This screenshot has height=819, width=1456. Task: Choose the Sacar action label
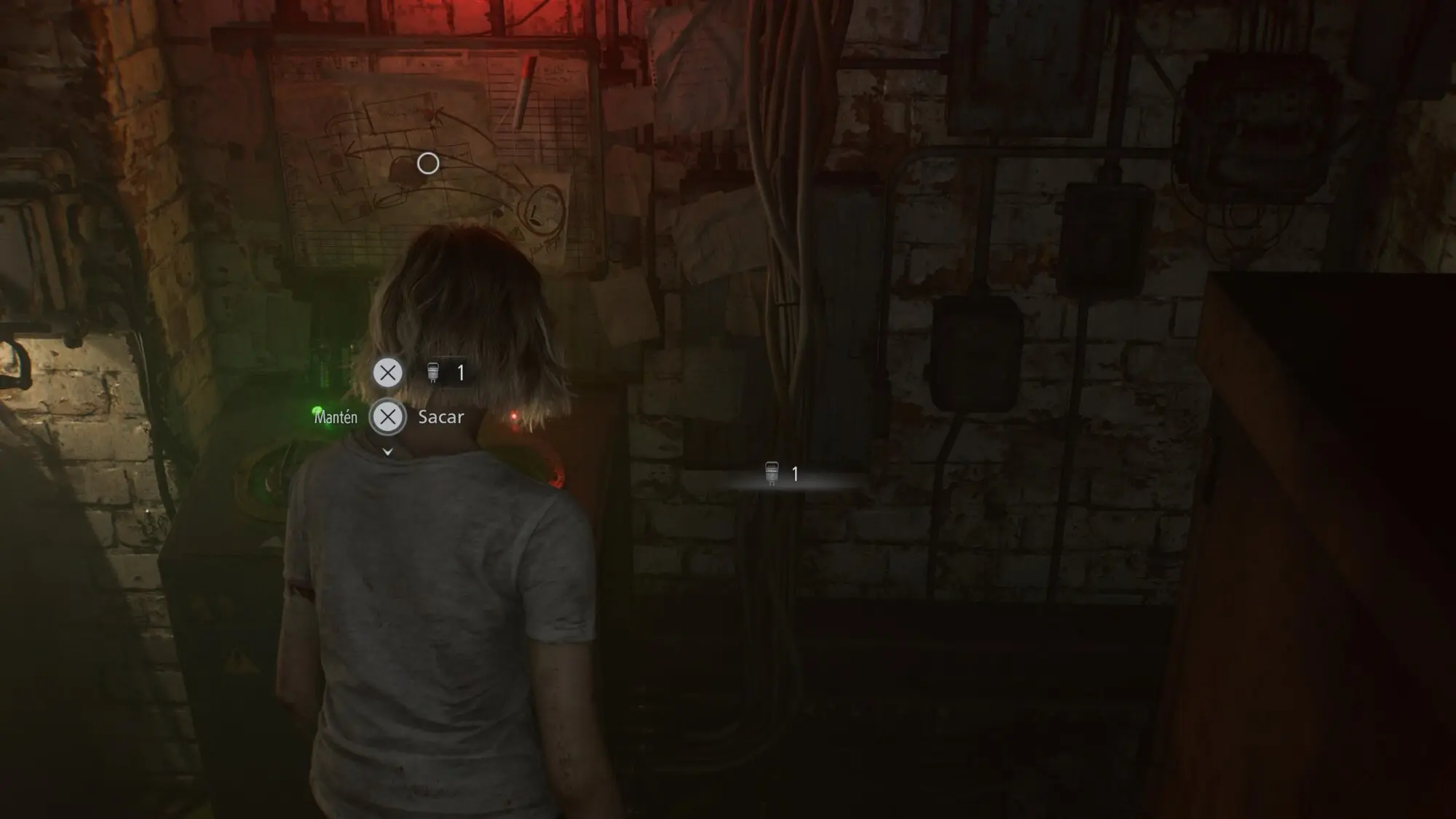(x=440, y=417)
